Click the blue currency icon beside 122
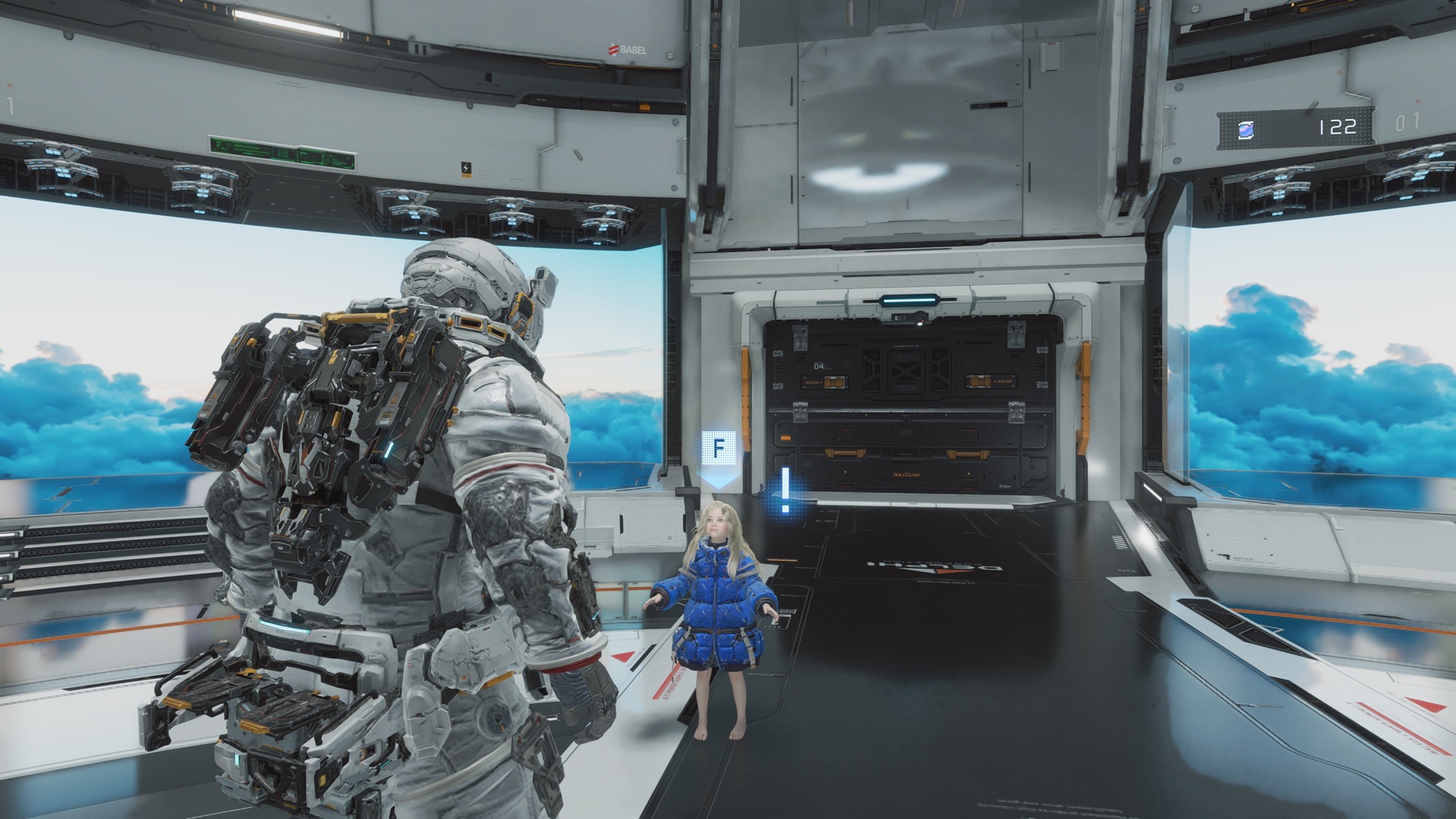This screenshot has width=1456, height=819. click(1246, 130)
